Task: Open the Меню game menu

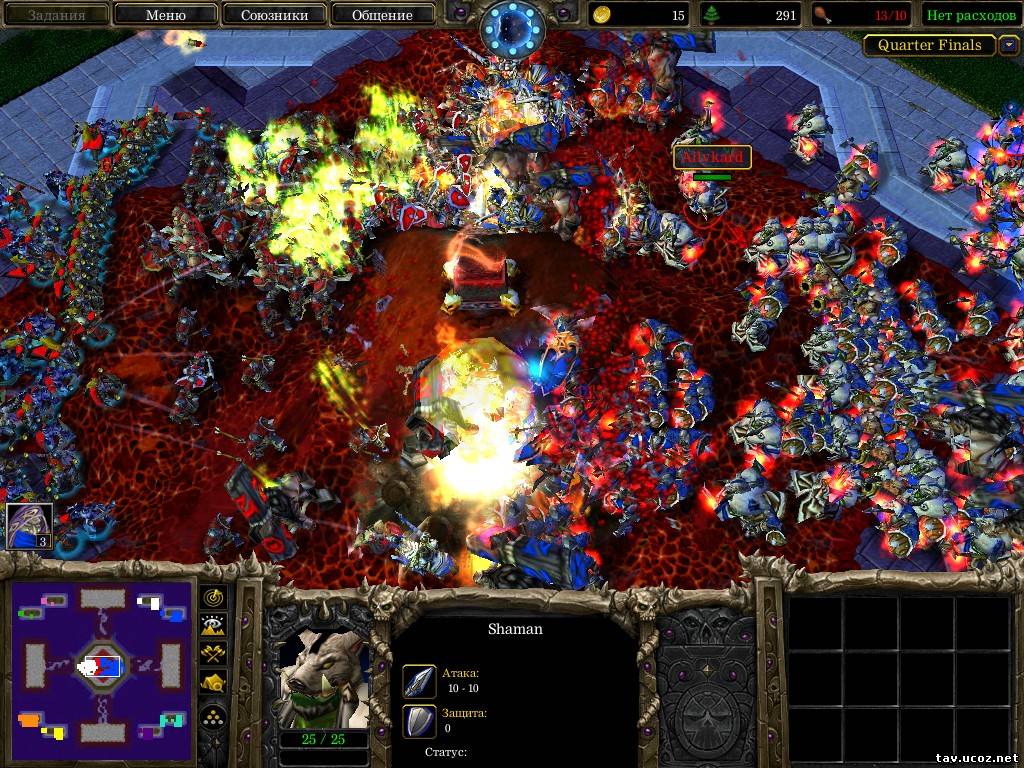Action: [x=165, y=15]
